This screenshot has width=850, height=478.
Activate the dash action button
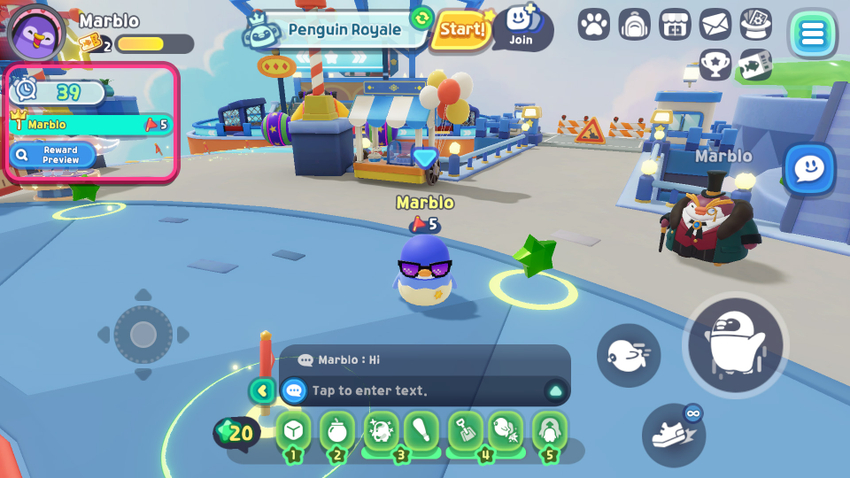(x=629, y=355)
